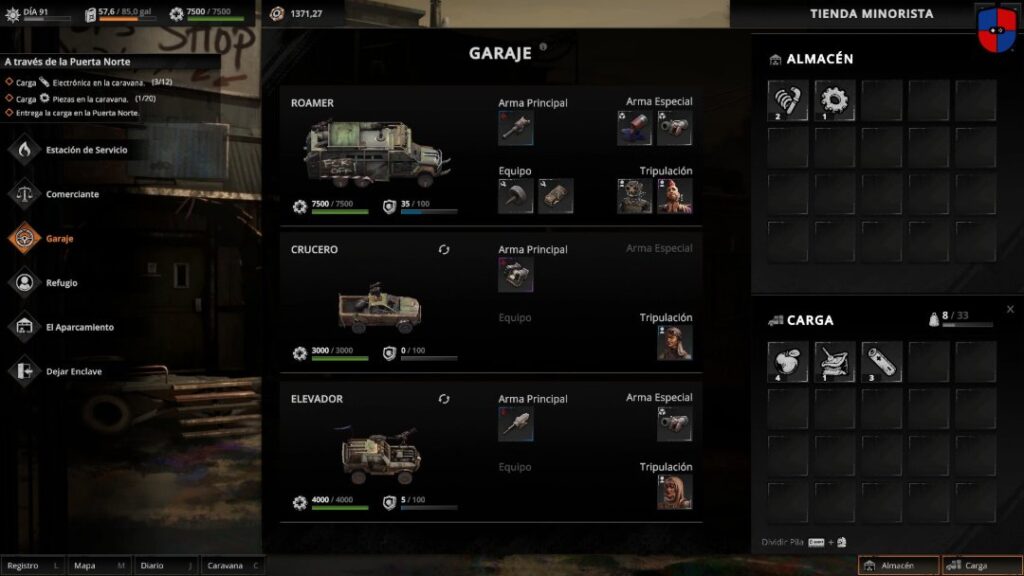Select the Roamer truck thumbnail
Viewport: 1024px width, 576px height.
(372, 152)
